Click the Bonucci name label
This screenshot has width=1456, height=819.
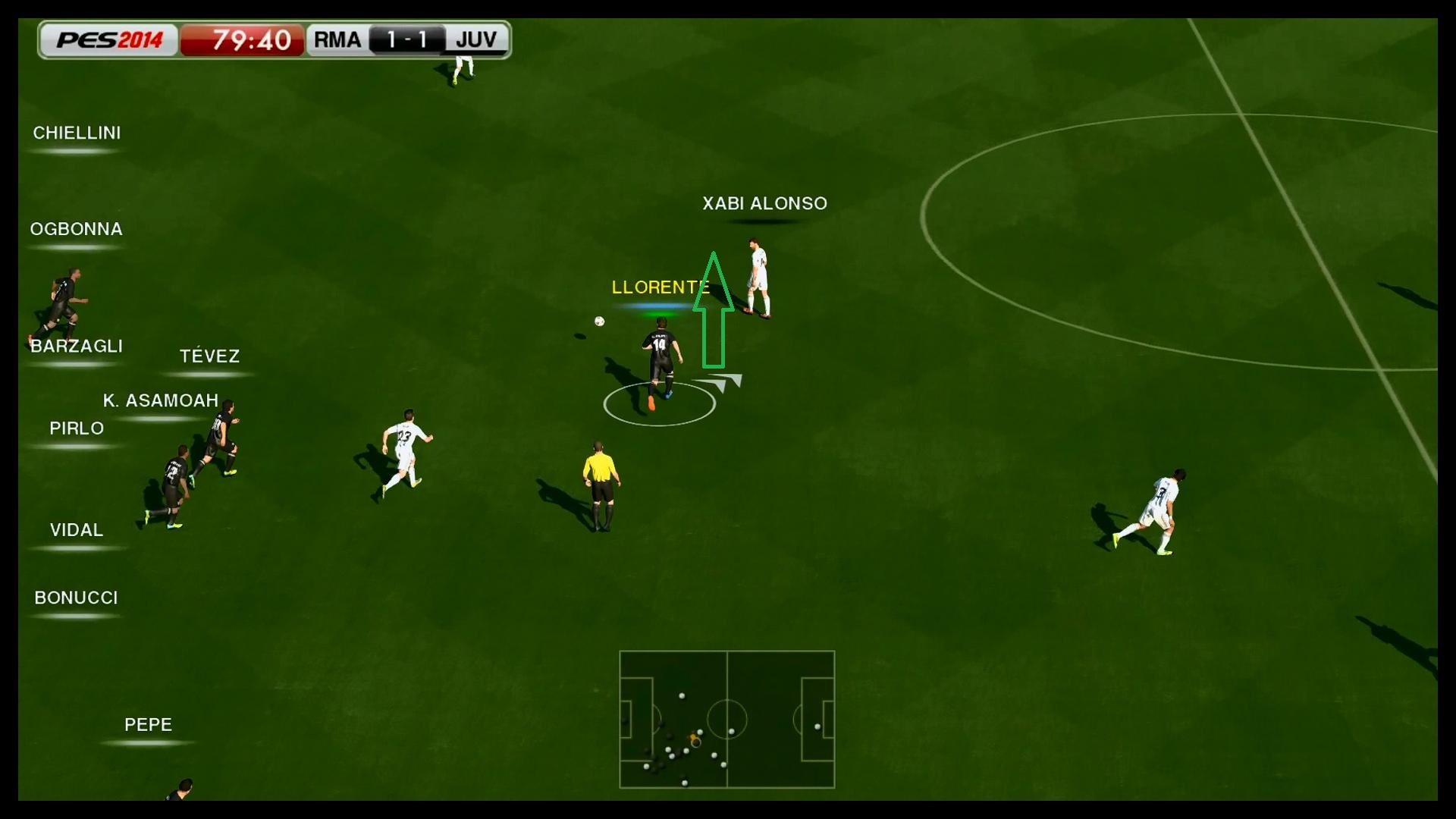(76, 598)
